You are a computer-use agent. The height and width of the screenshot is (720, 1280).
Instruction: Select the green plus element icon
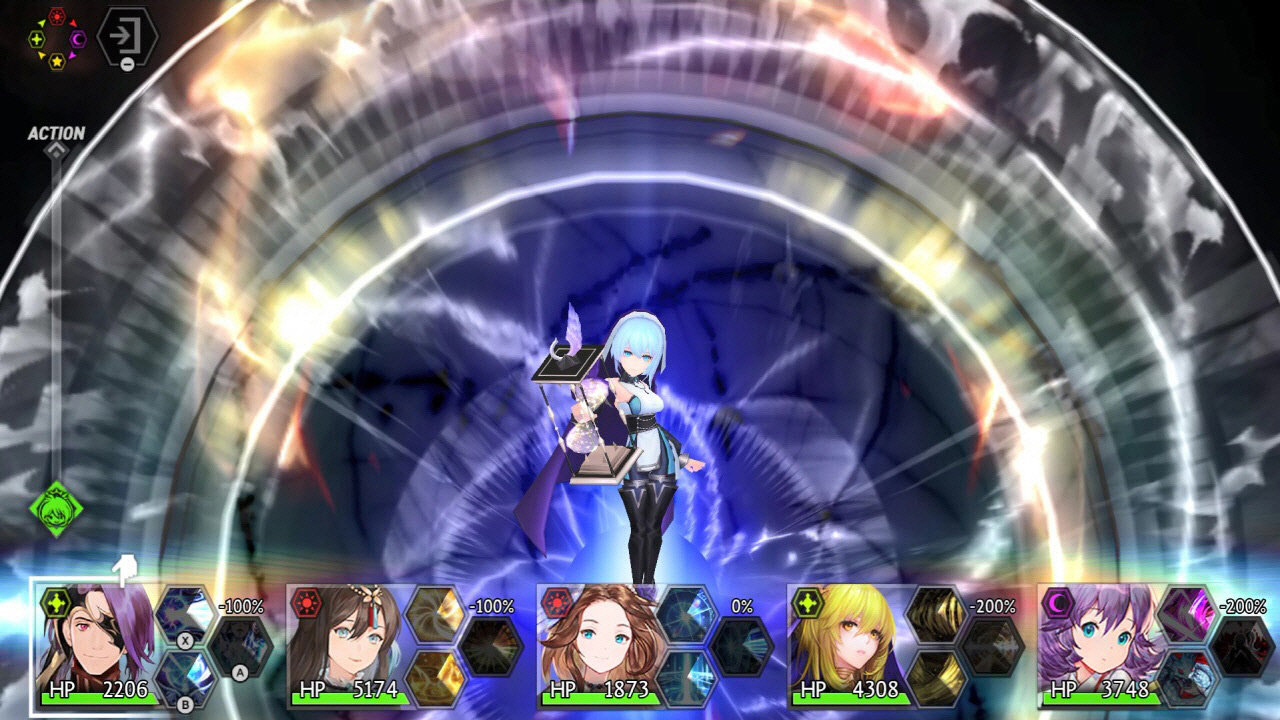37,39
